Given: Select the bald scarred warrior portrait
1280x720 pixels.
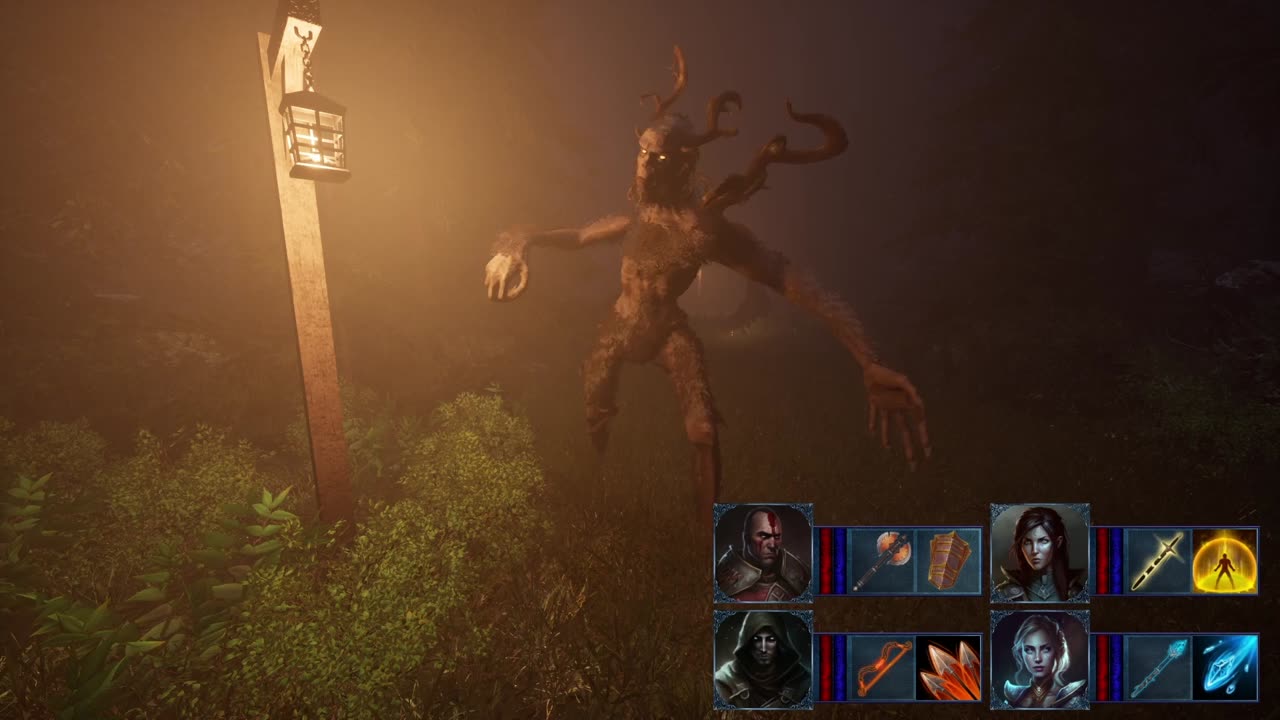Looking at the screenshot, I should 763,553.
